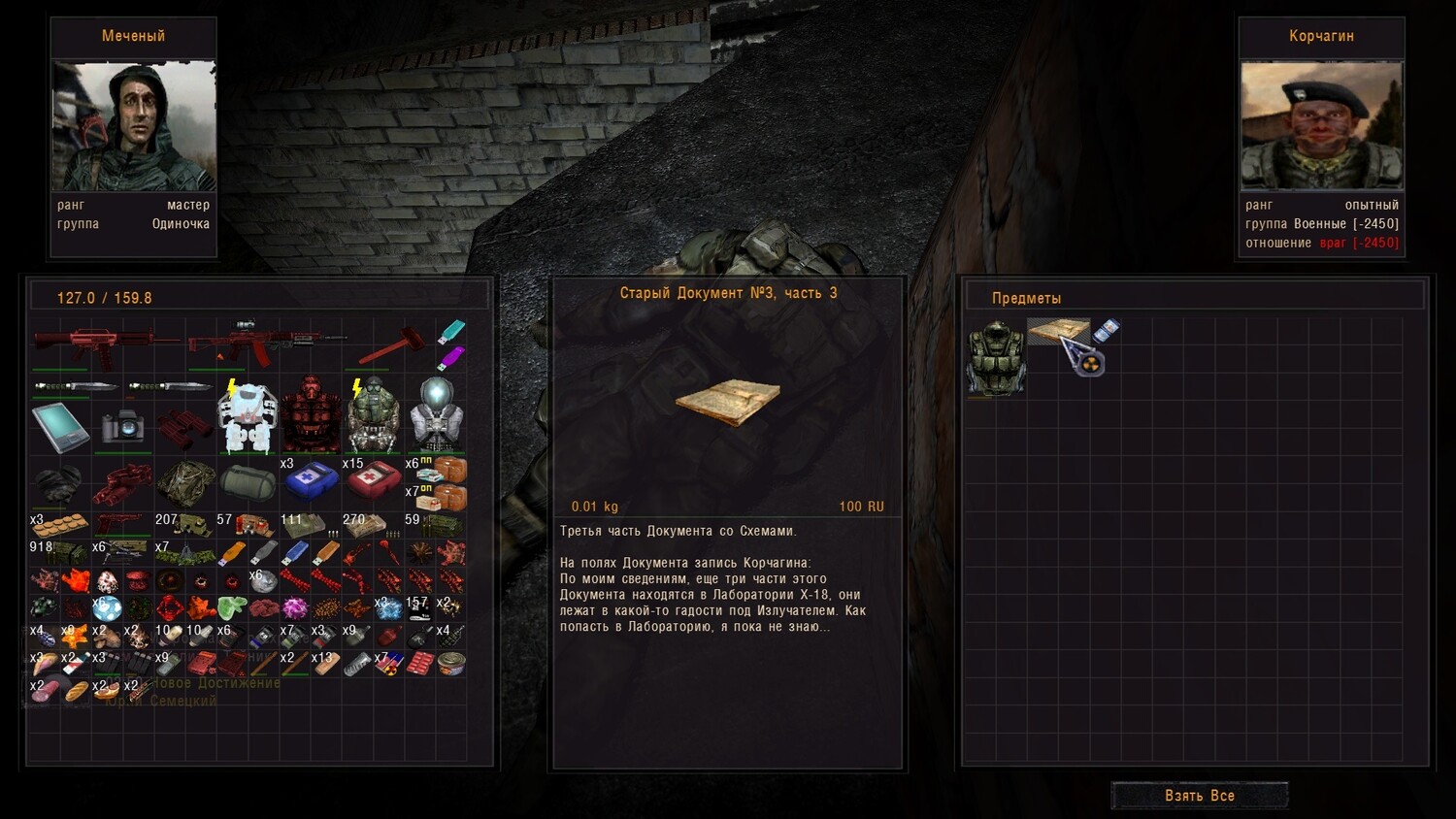Take the blue energy drink can

[x=1106, y=332]
